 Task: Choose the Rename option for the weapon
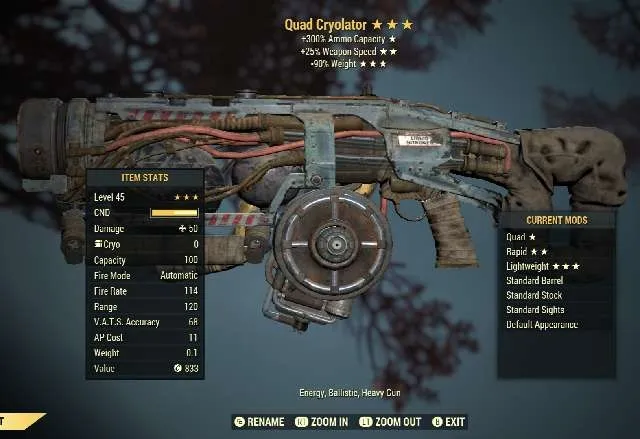coord(258,422)
